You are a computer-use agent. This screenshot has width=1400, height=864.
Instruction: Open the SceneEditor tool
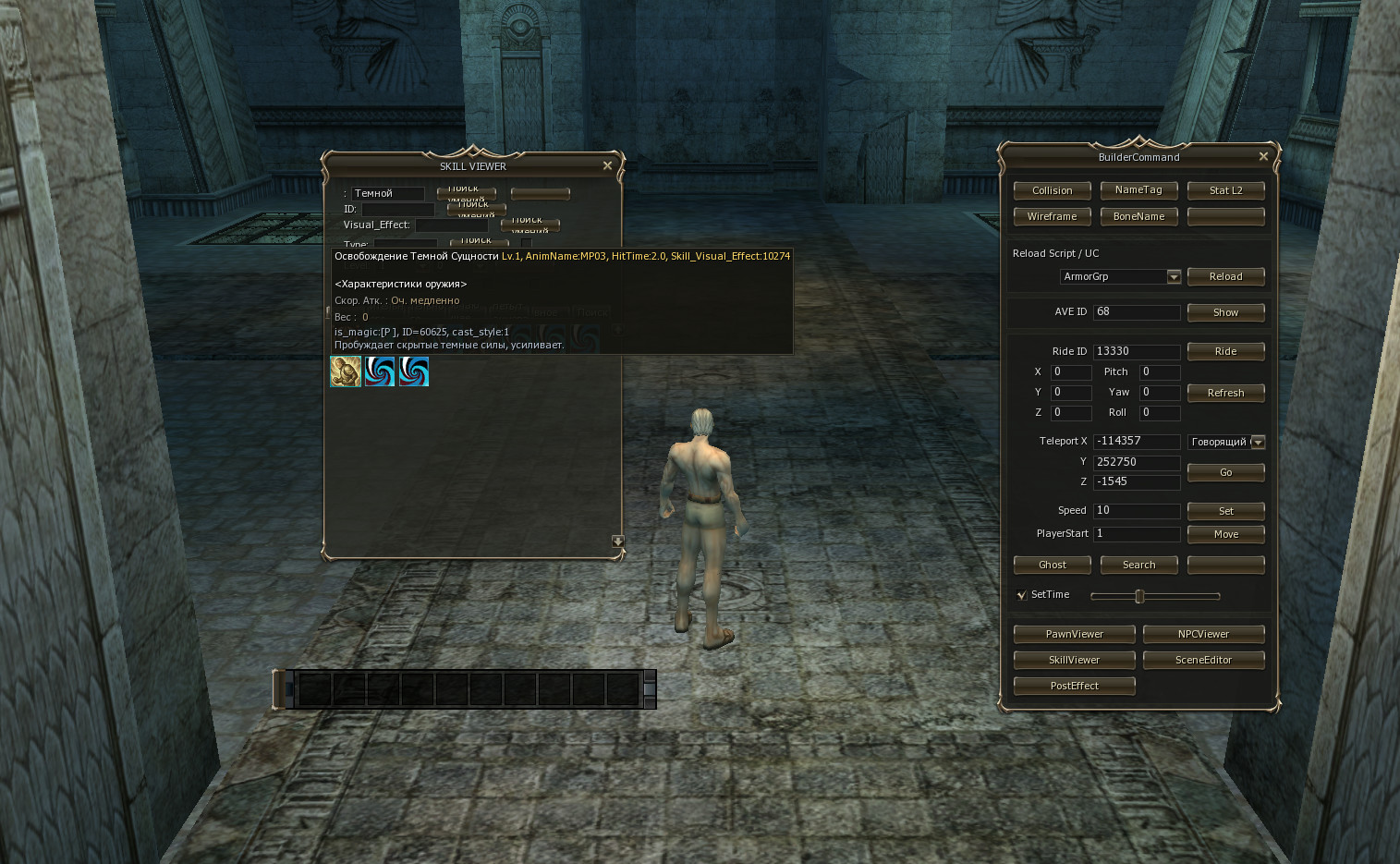1203,660
